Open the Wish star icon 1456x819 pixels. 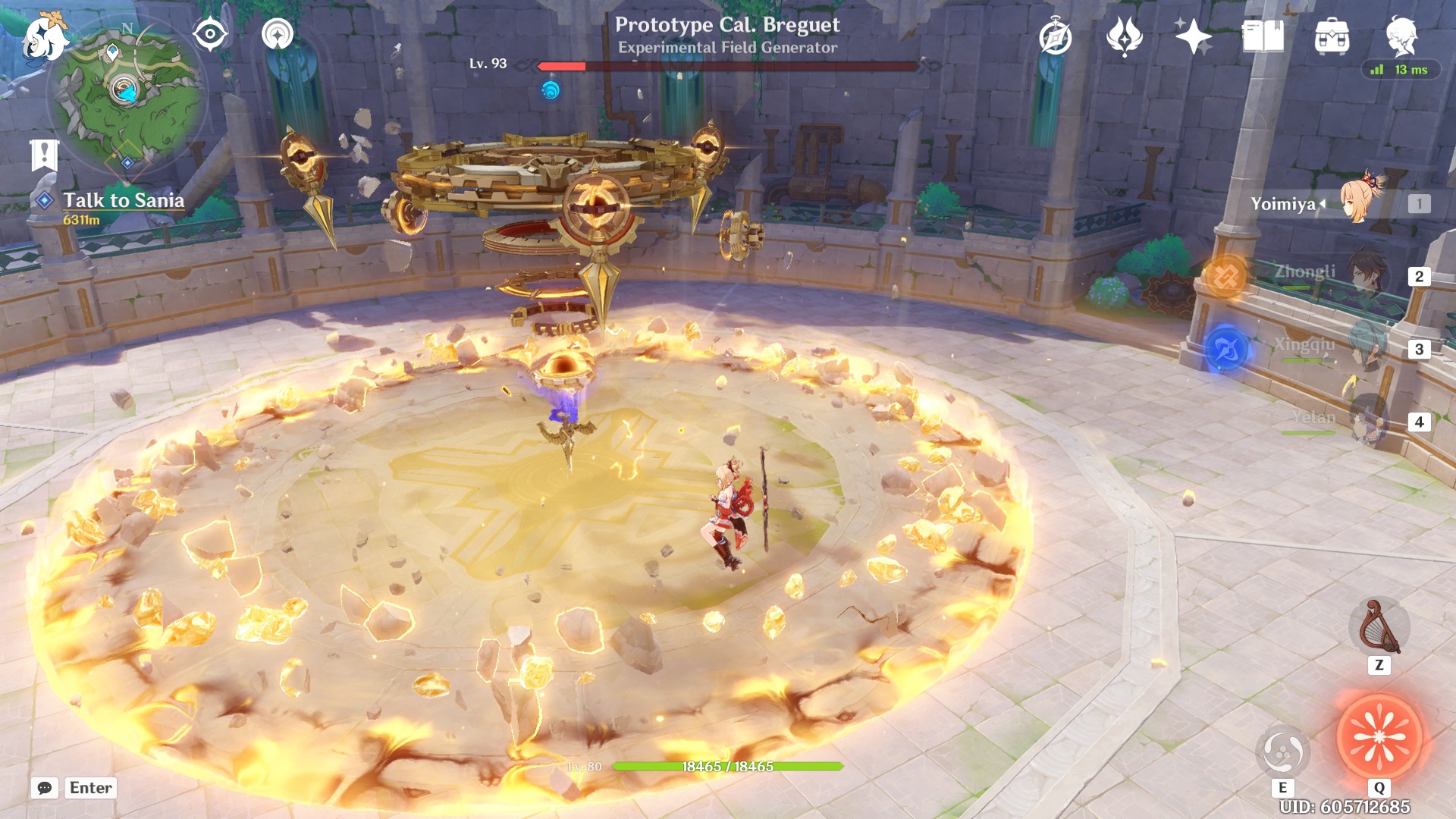(x=1192, y=36)
